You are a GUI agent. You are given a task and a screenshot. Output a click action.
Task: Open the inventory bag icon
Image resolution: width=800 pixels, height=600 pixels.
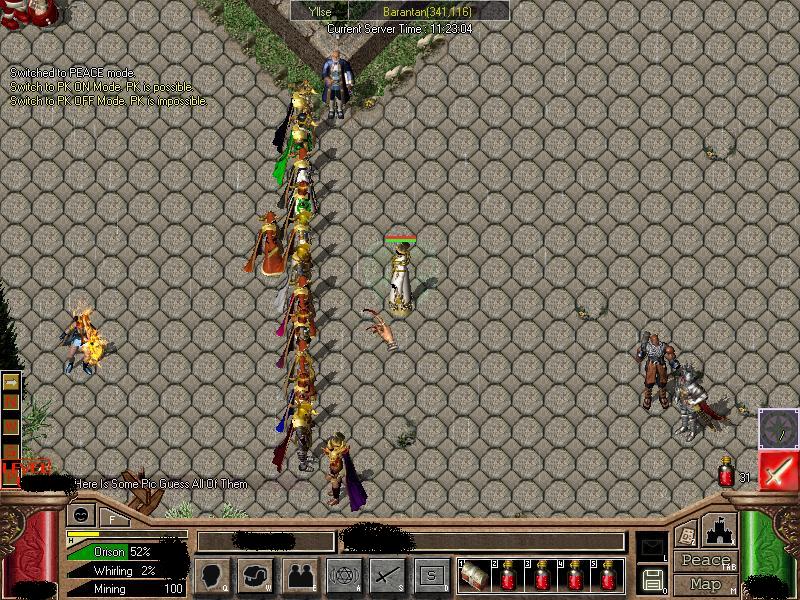click(255, 575)
